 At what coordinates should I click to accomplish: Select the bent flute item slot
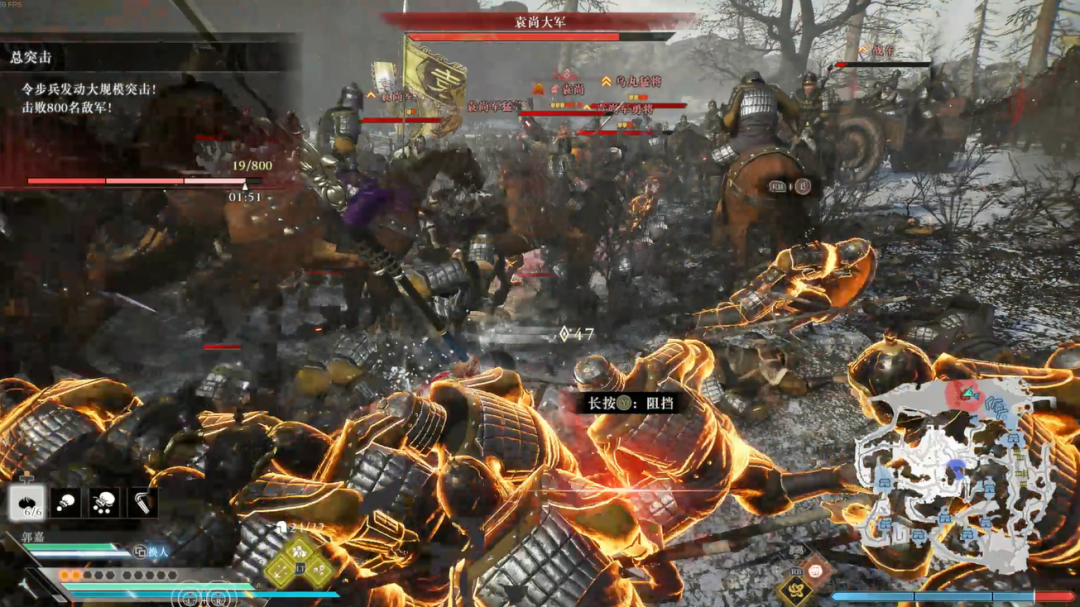click(142, 502)
